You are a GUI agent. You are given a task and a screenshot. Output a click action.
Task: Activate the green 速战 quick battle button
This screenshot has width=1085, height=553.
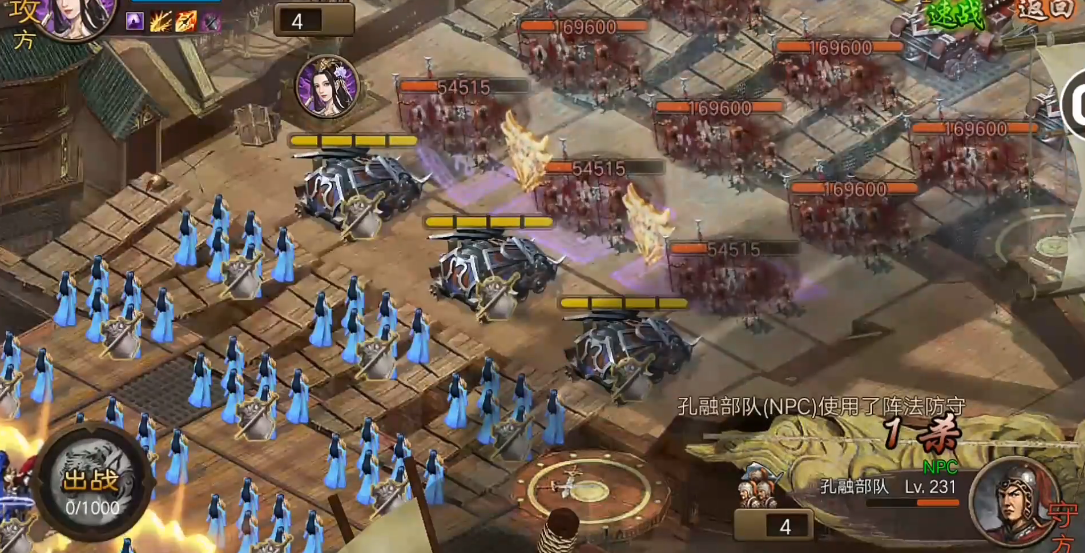click(x=957, y=13)
